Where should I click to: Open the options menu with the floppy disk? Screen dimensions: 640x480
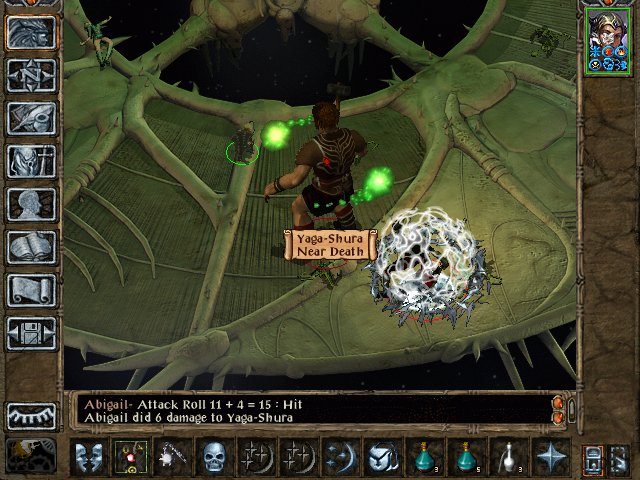click(x=31, y=333)
